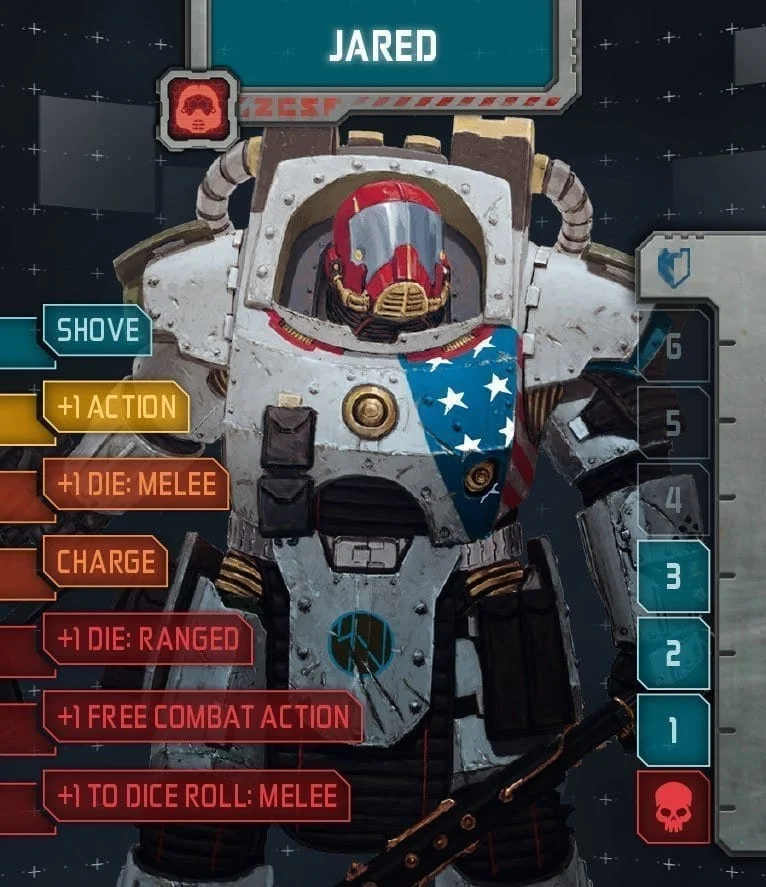Click the shield icon atop armor track
766x887 pixels.
(x=673, y=268)
